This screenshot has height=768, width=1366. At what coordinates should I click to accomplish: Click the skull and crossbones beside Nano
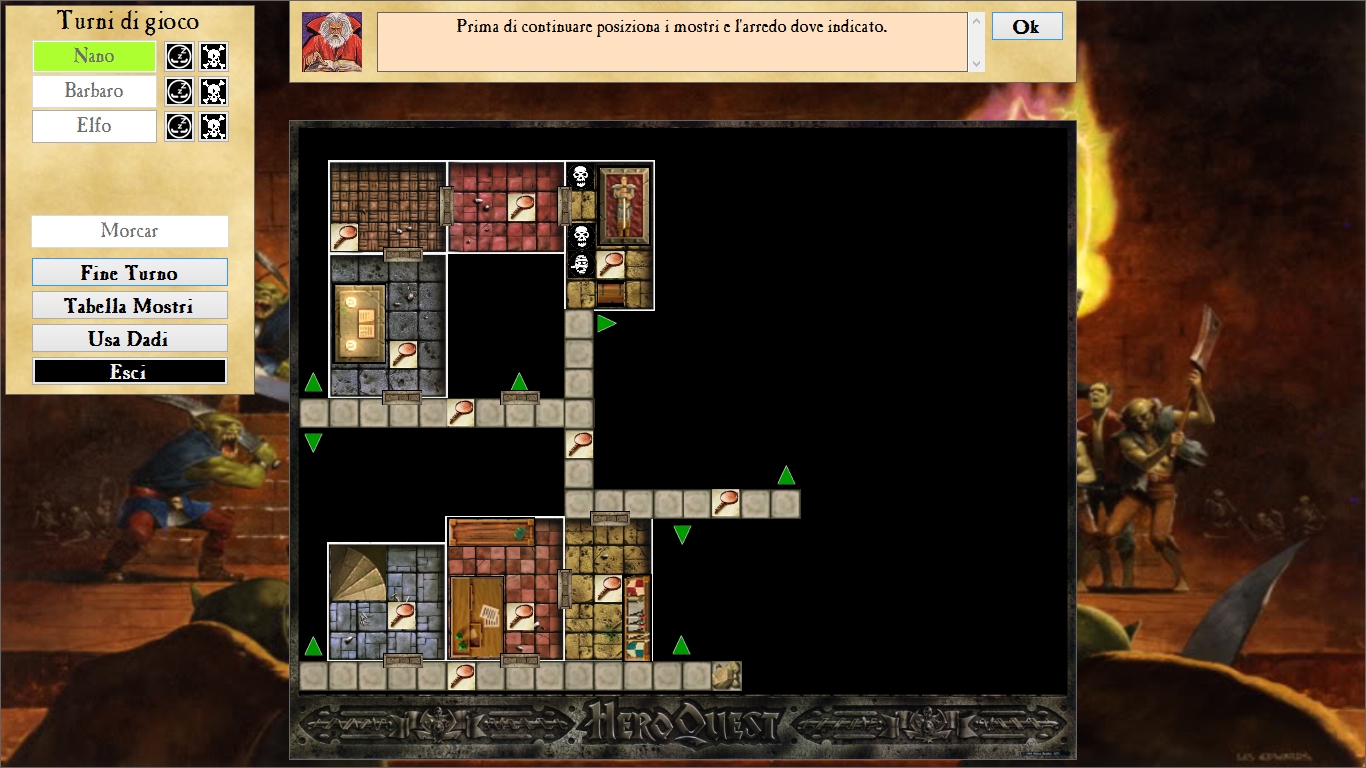click(213, 56)
